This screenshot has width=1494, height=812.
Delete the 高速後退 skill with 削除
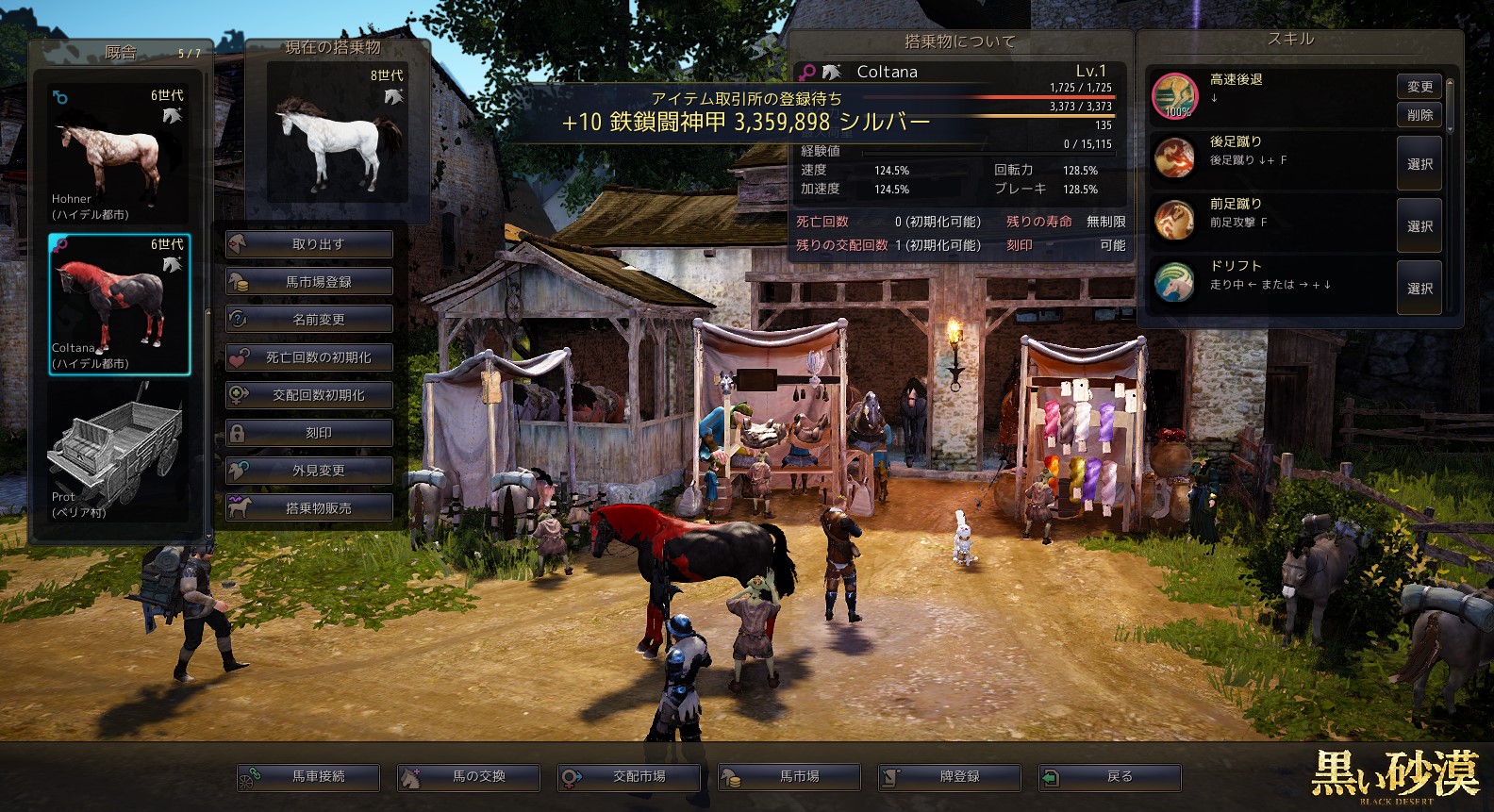[x=1419, y=115]
